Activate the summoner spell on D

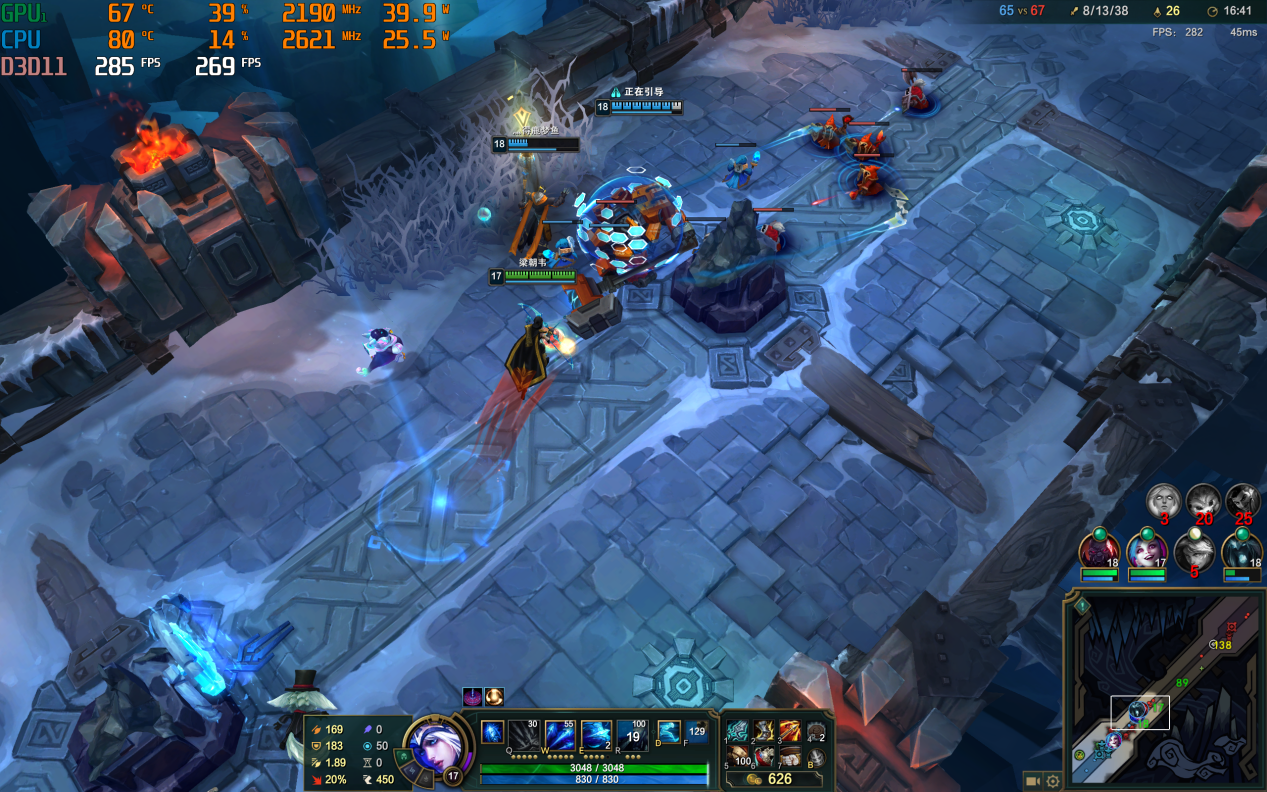(x=668, y=733)
